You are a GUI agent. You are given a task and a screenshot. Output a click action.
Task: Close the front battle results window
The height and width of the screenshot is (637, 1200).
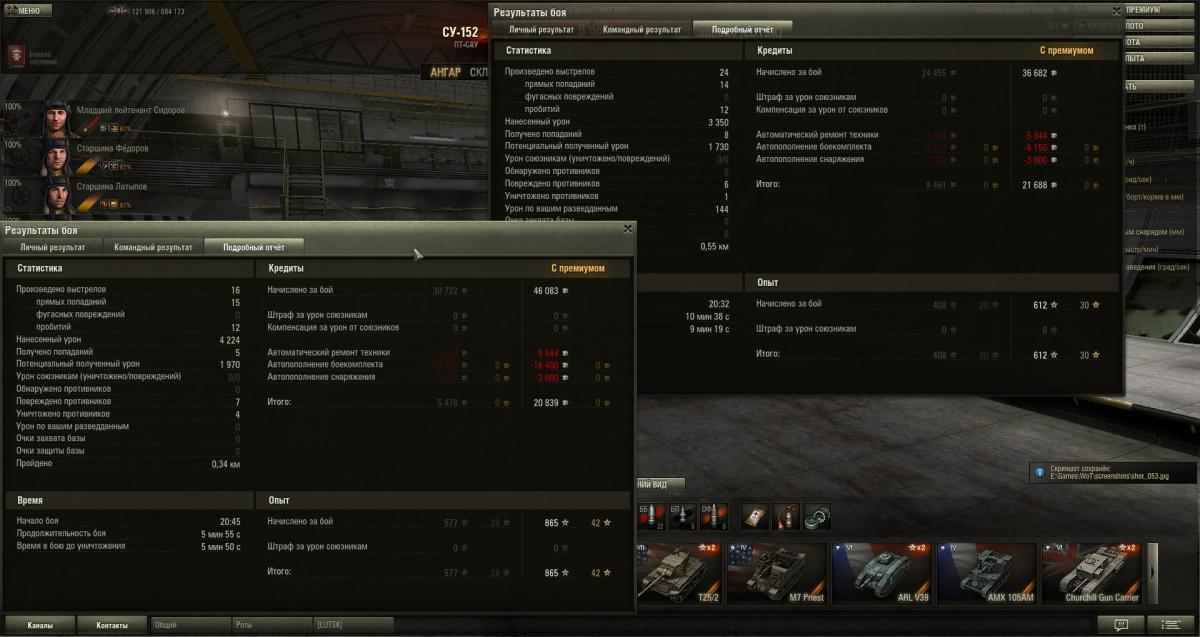pyautogui.click(x=628, y=229)
